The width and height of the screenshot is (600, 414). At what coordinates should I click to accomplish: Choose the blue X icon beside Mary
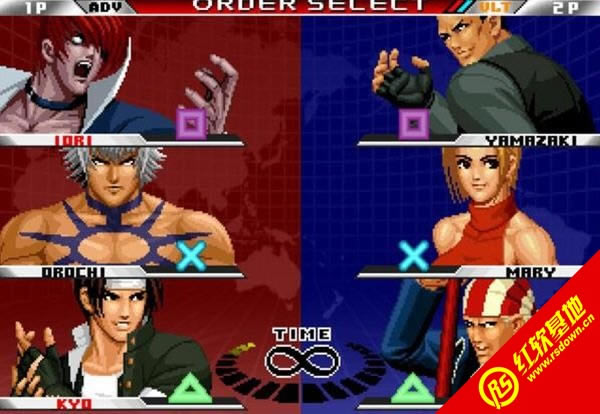(413, 256)
